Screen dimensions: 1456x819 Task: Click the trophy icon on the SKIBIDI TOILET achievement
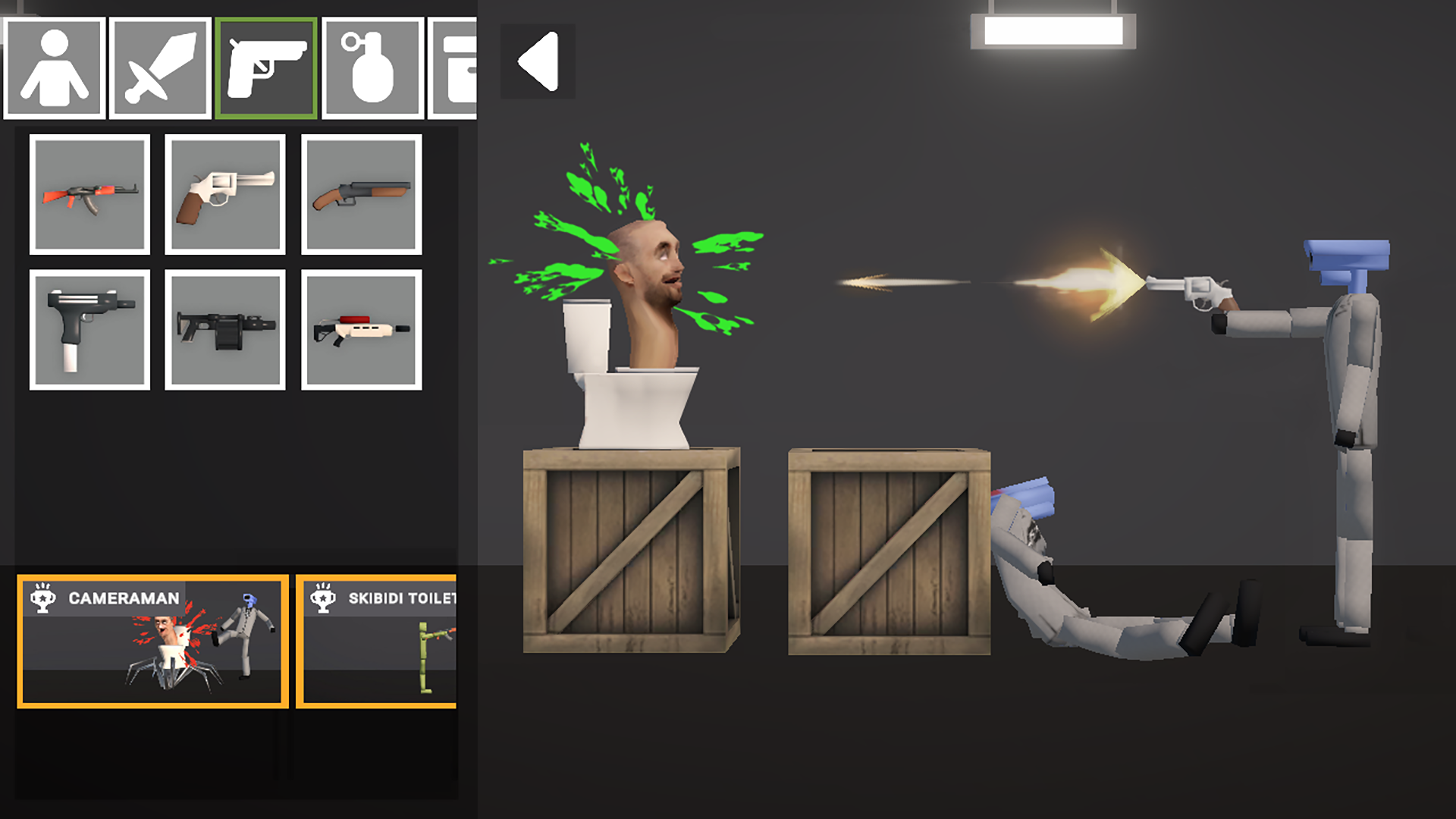pos(325,597)
